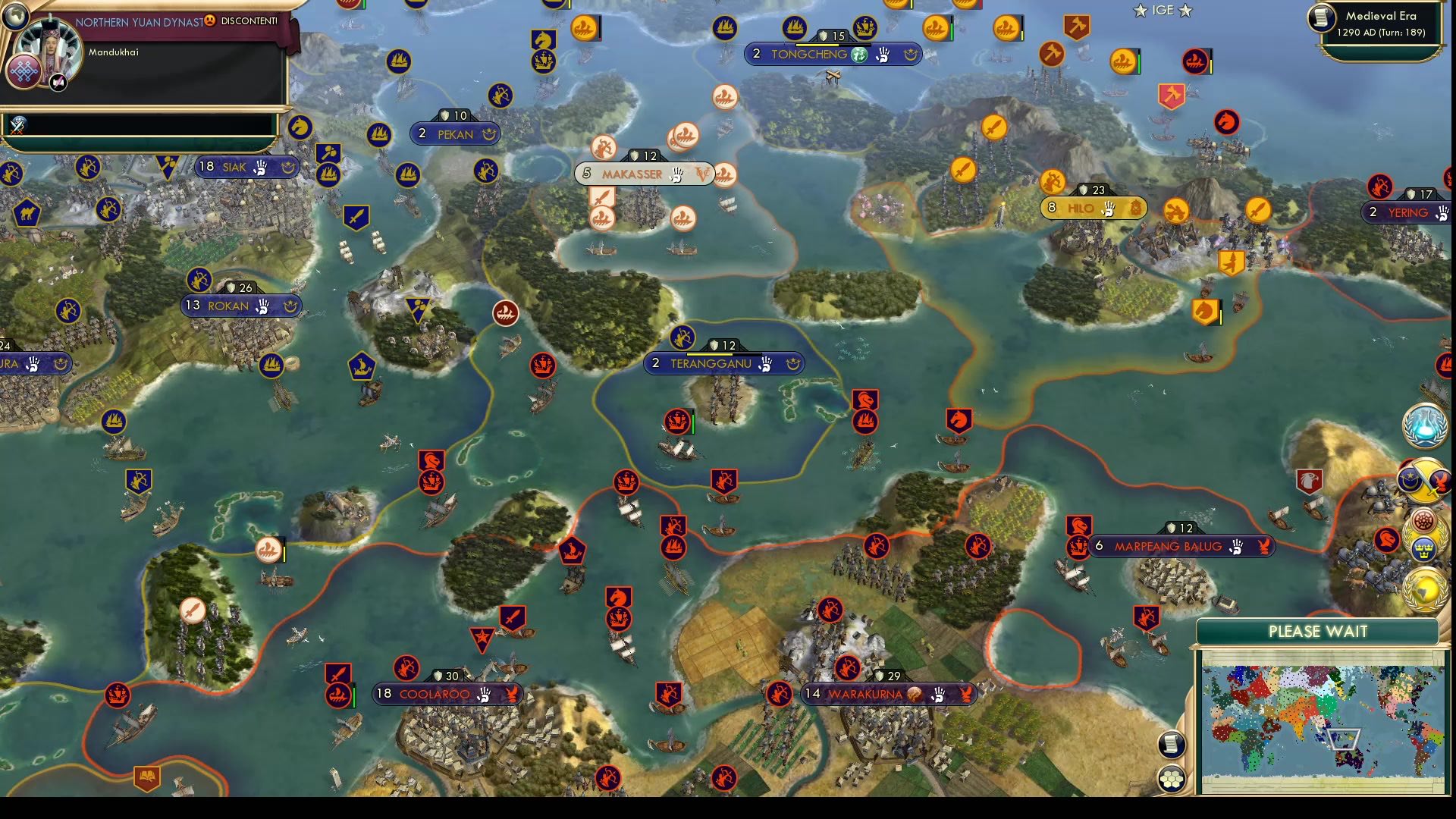The image size is (1456, 819).
Task: Click the crescent religion icon on Siak's banner
Action: tap(287, 167)
